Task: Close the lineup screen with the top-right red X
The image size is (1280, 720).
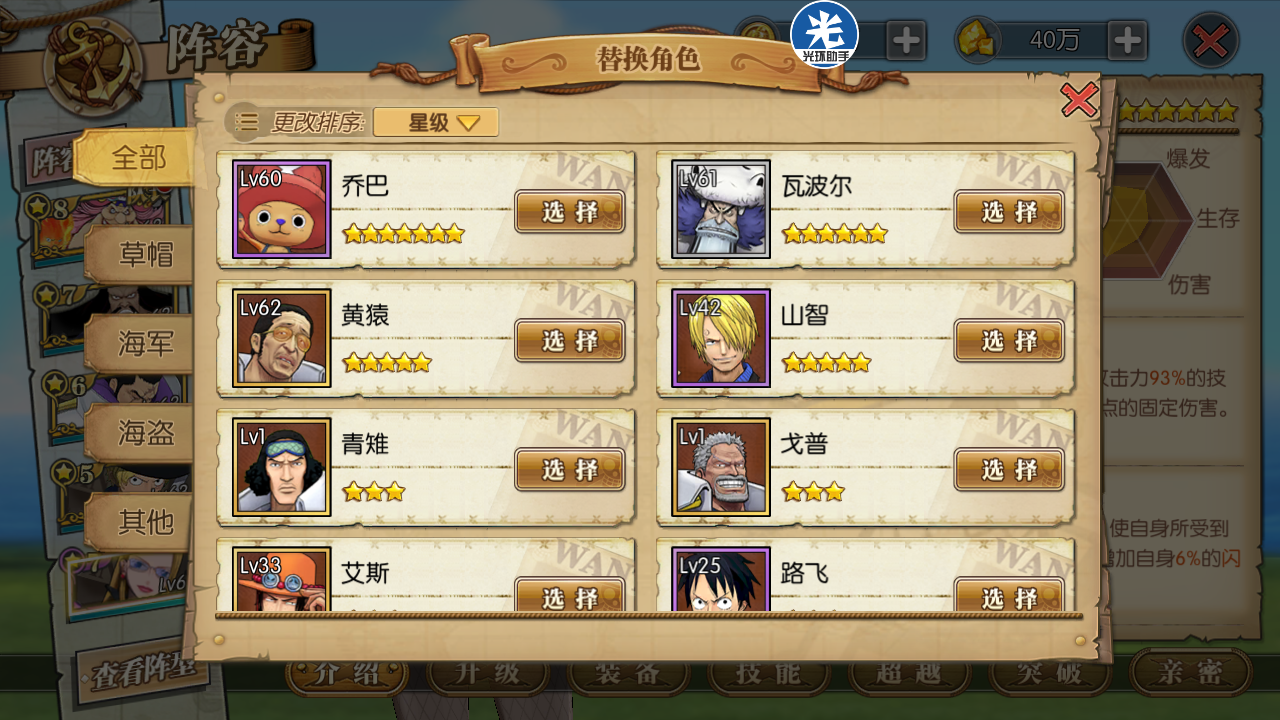Action: pyautogui.click(x=1211, y=41)
